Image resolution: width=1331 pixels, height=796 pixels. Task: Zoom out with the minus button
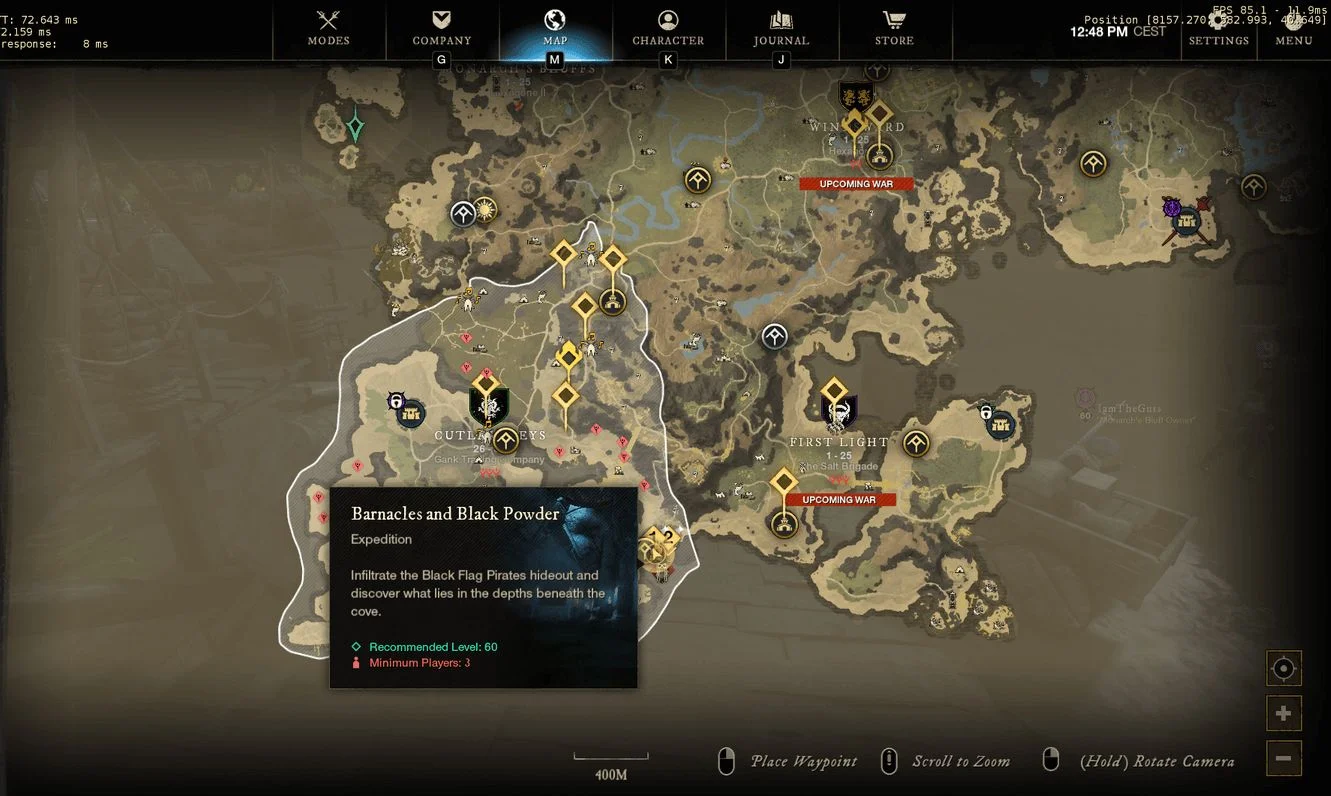[1284, 757]
